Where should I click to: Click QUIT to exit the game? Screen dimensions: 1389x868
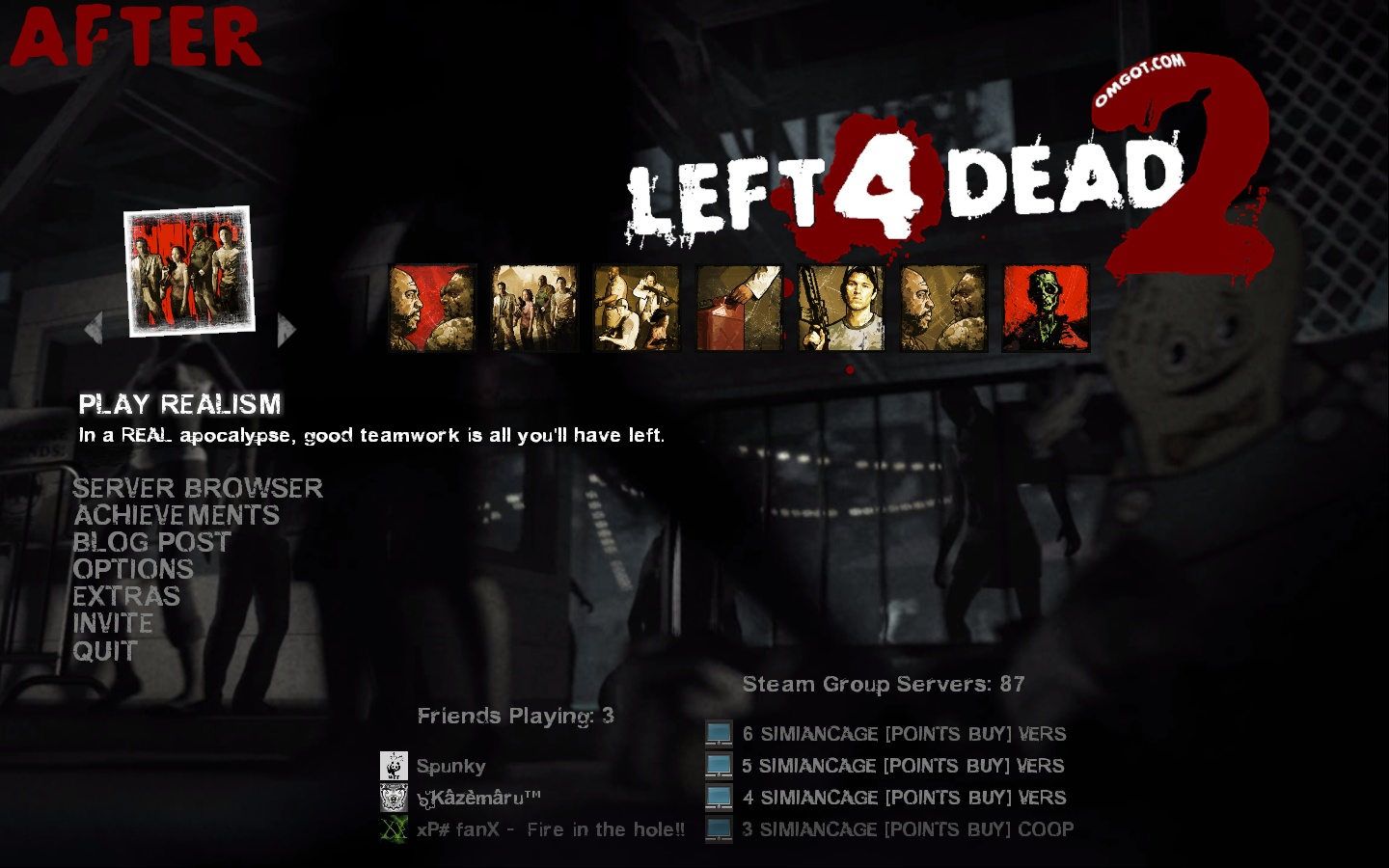pyautogui.click(x=104, y=651)
